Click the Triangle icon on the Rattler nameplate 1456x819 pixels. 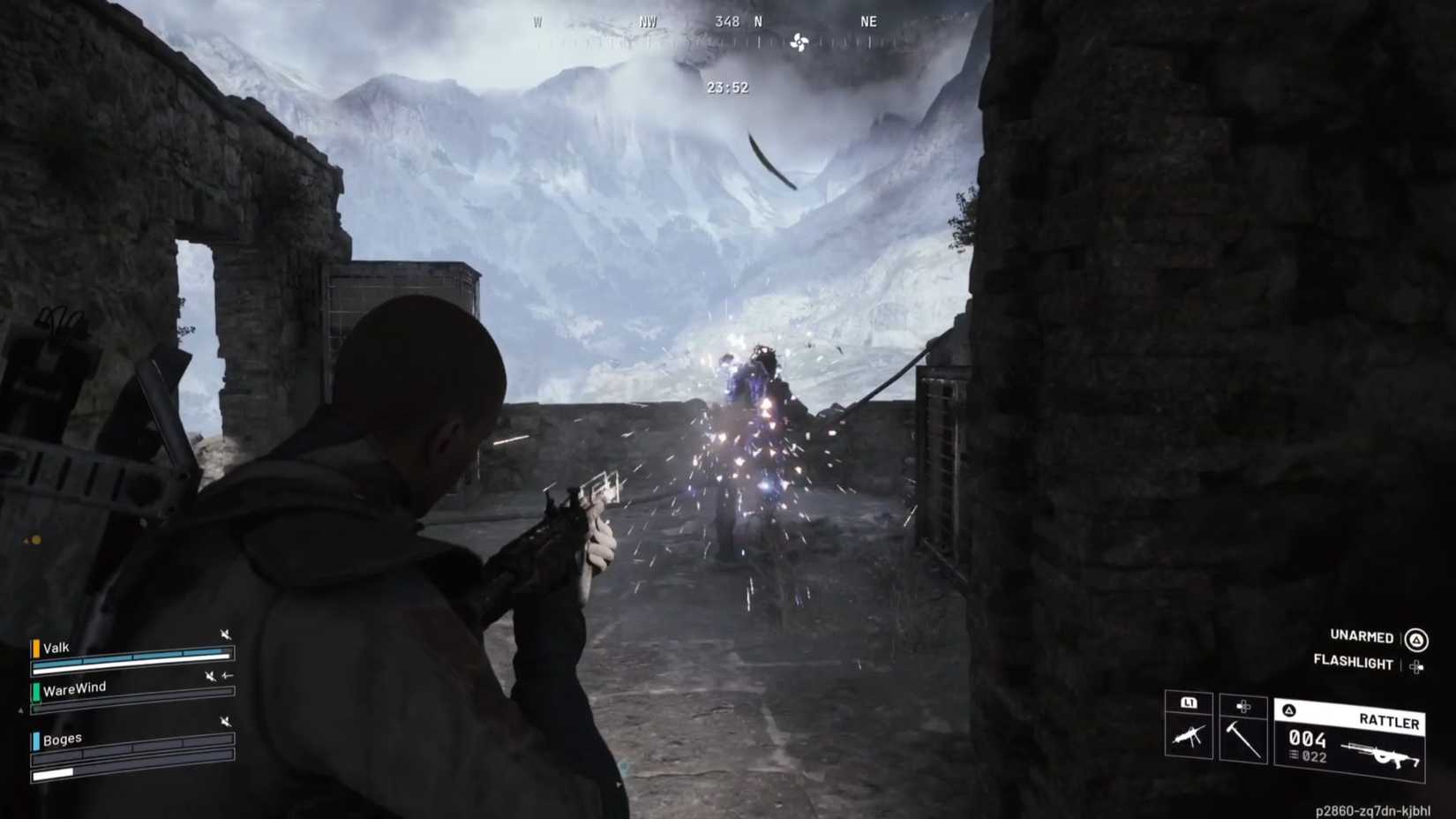(1287, 710)
